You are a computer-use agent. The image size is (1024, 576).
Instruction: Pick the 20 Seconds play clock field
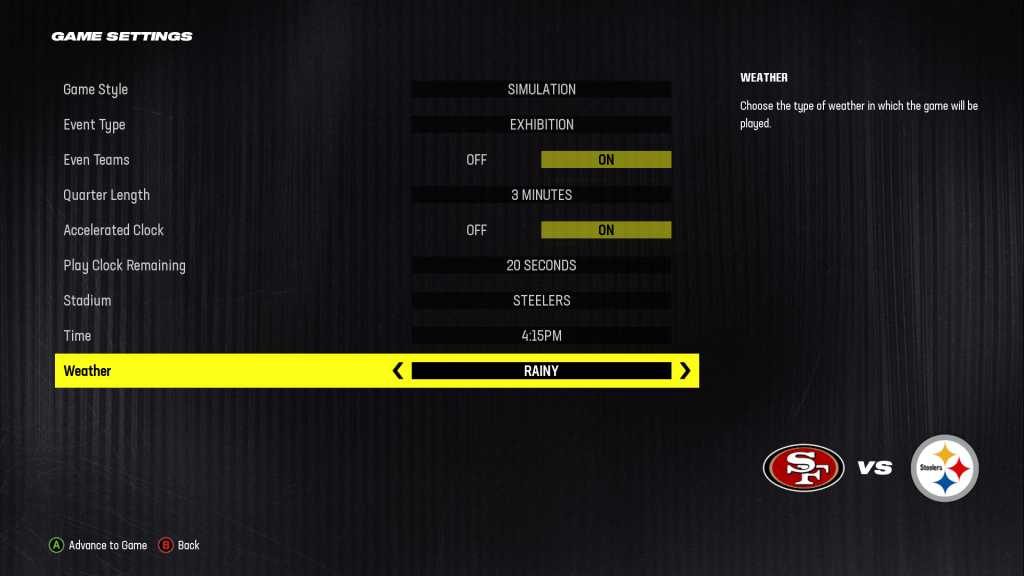pos(541,266)
